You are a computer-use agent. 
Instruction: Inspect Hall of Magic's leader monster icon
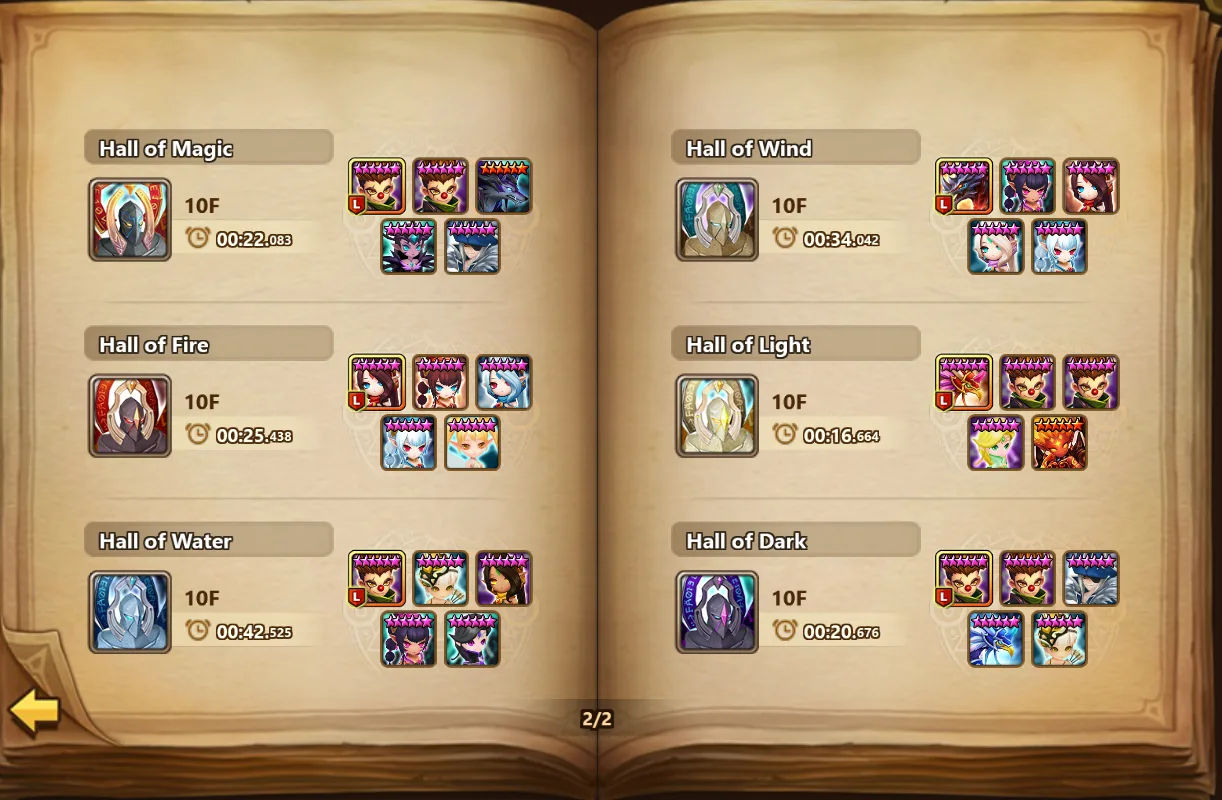(377, 186)
